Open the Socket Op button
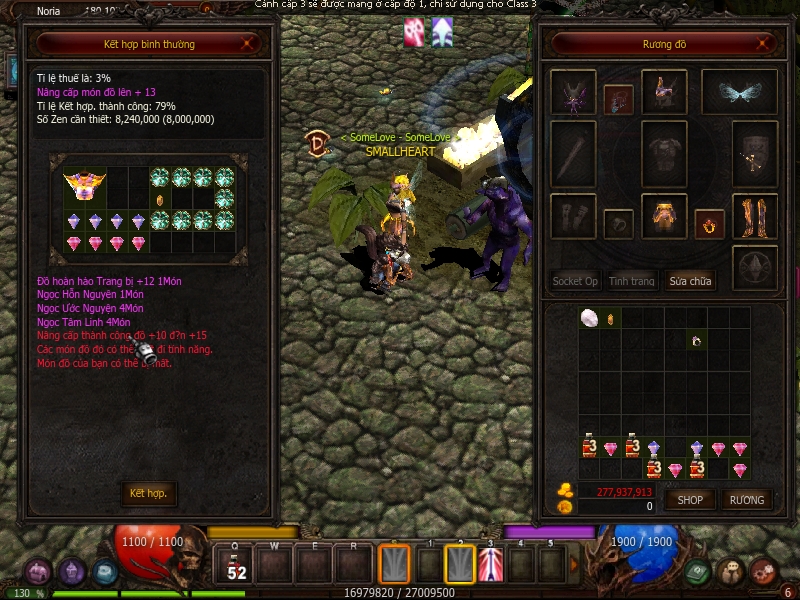Image resolution: width=800 pixels, height=600 pixels. click(x=575, y=281)
